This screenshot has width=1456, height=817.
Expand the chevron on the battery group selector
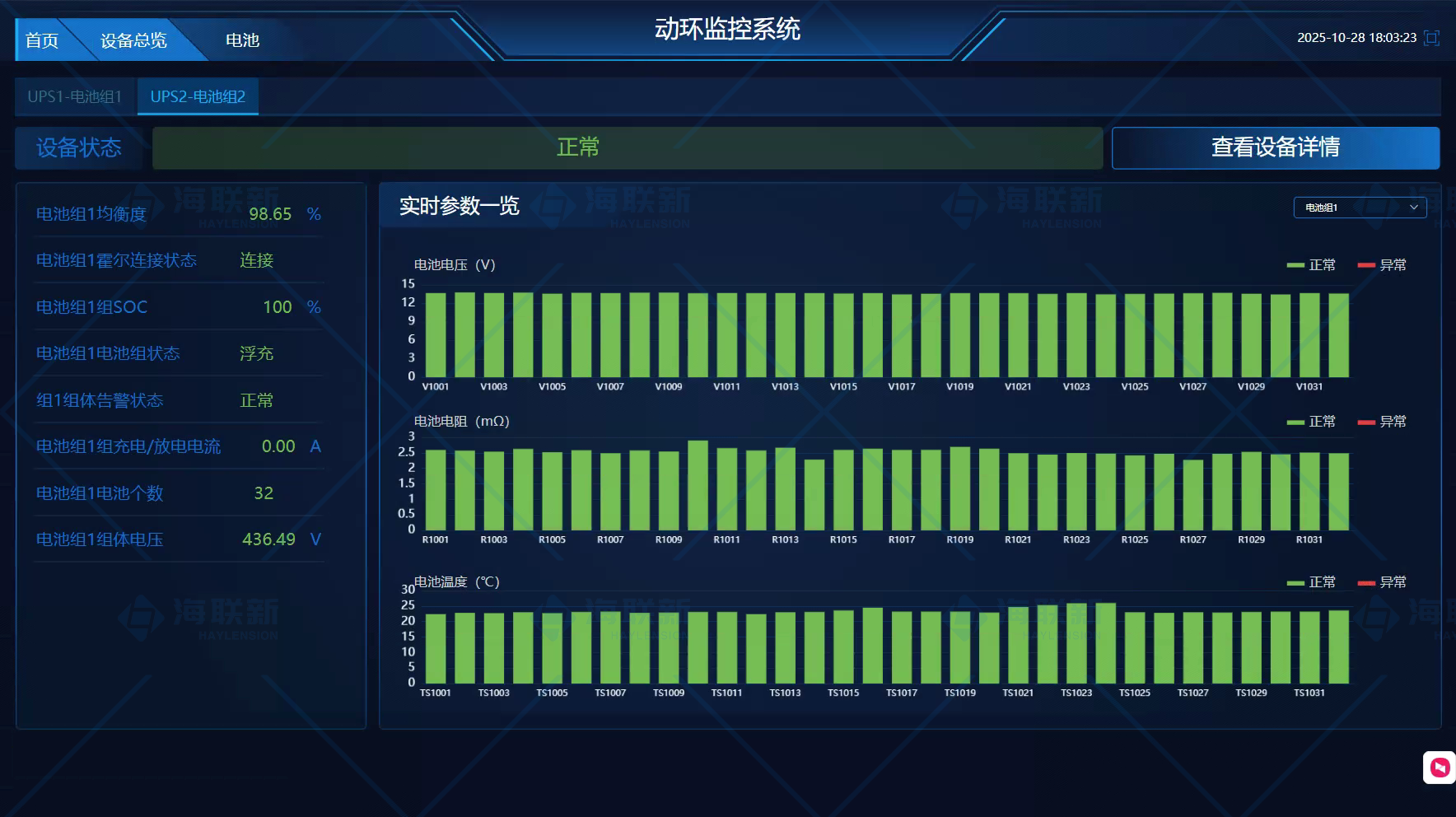(x=1413, y=208)
